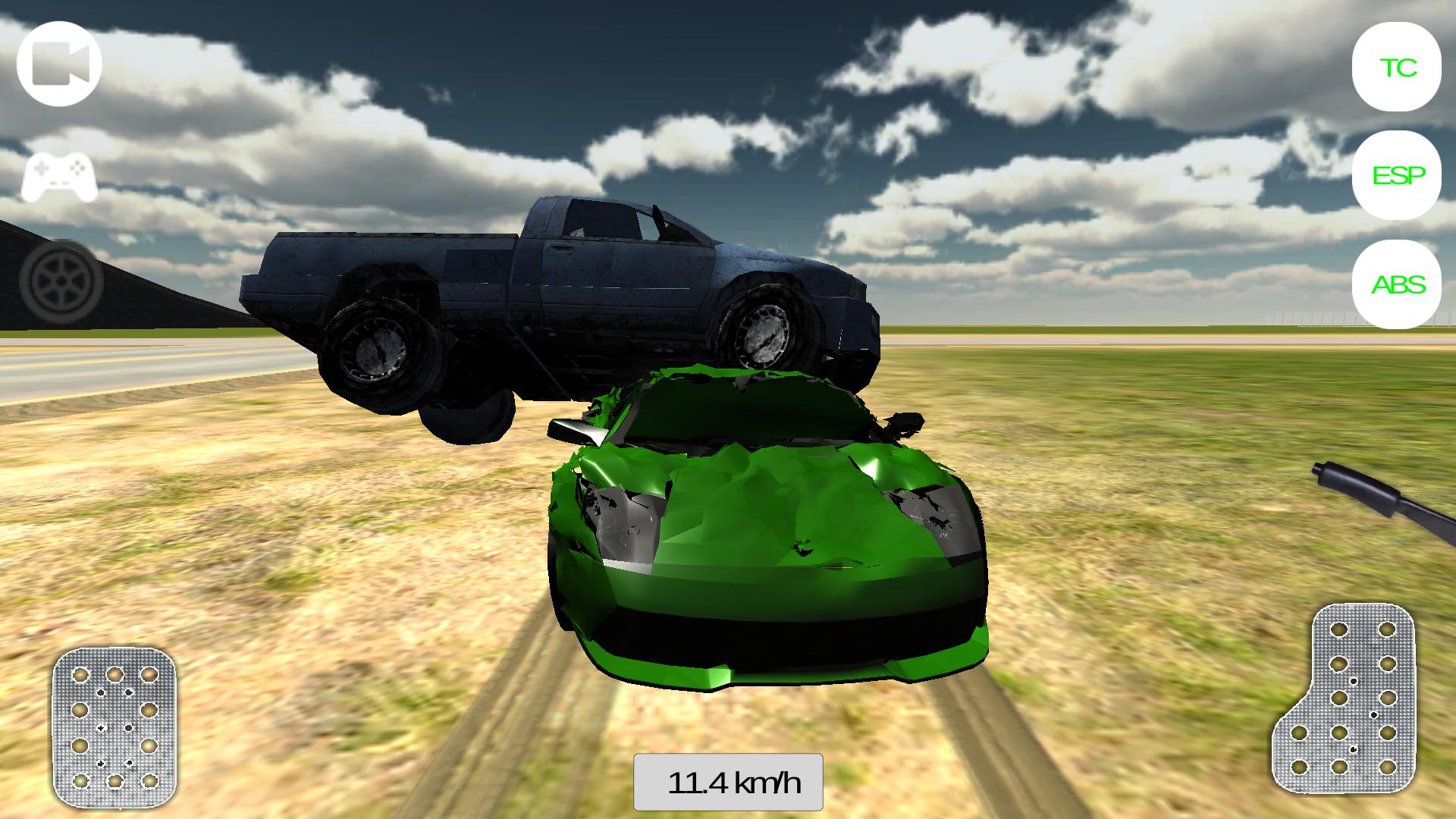
Task: Tap the tire-shaped icon for steering options
Action: tap(59, 281)
